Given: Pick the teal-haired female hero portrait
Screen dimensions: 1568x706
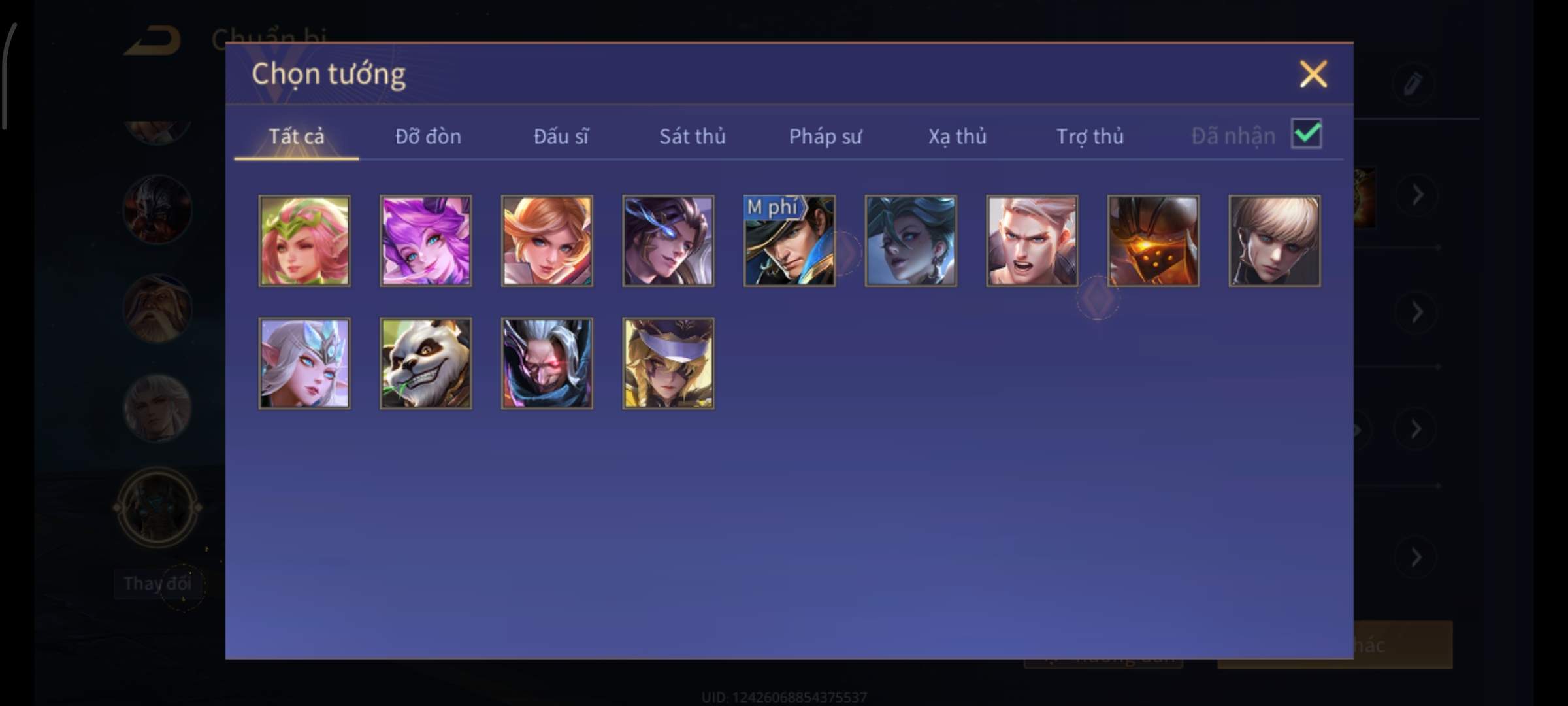Looking at the screenshot, I should pos(911,241).
